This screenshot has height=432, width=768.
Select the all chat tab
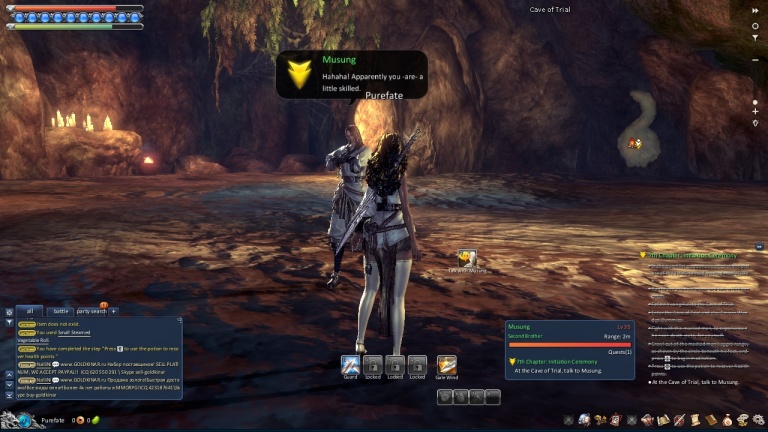pos(30,311)
